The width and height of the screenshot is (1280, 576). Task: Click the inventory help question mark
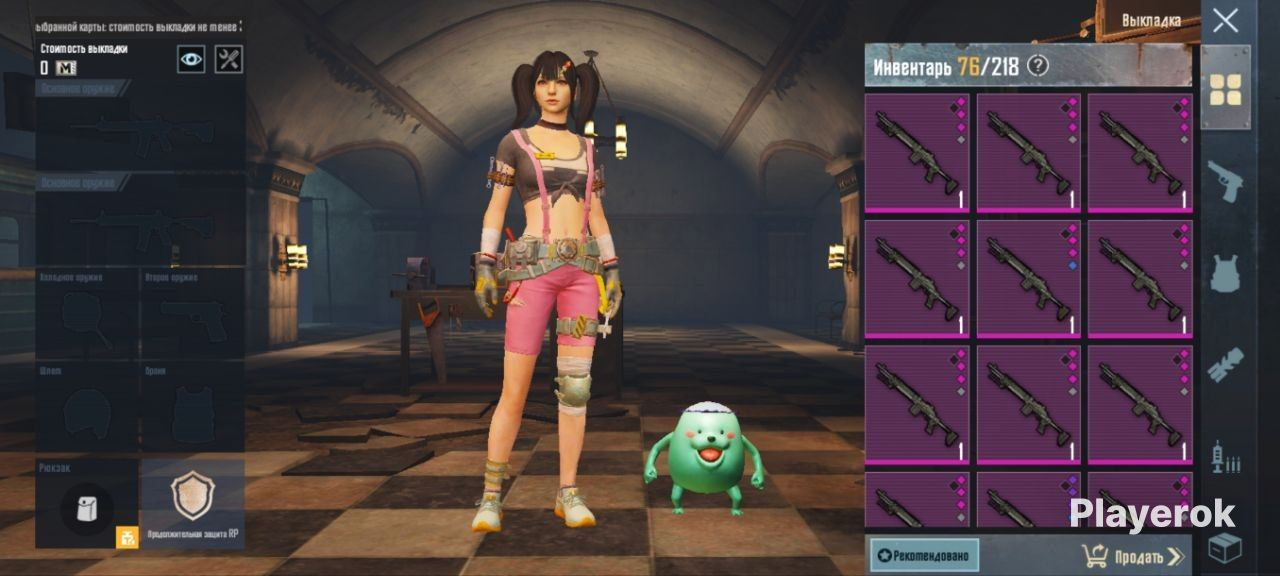pyautogui.click(x=1038, y=66)
